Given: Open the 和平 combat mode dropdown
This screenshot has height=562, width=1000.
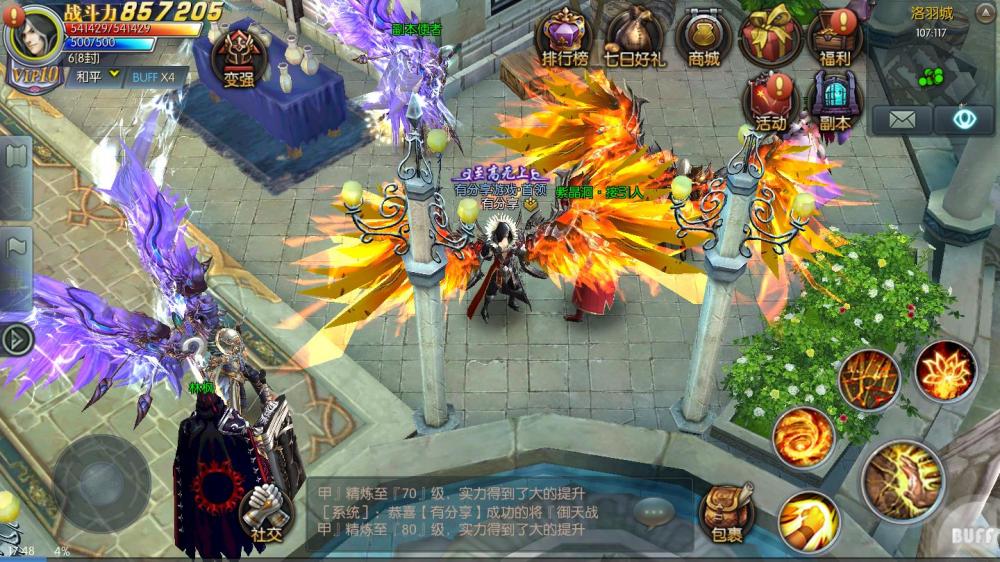Looking at the screenshot, I should (x=96, y=76).
